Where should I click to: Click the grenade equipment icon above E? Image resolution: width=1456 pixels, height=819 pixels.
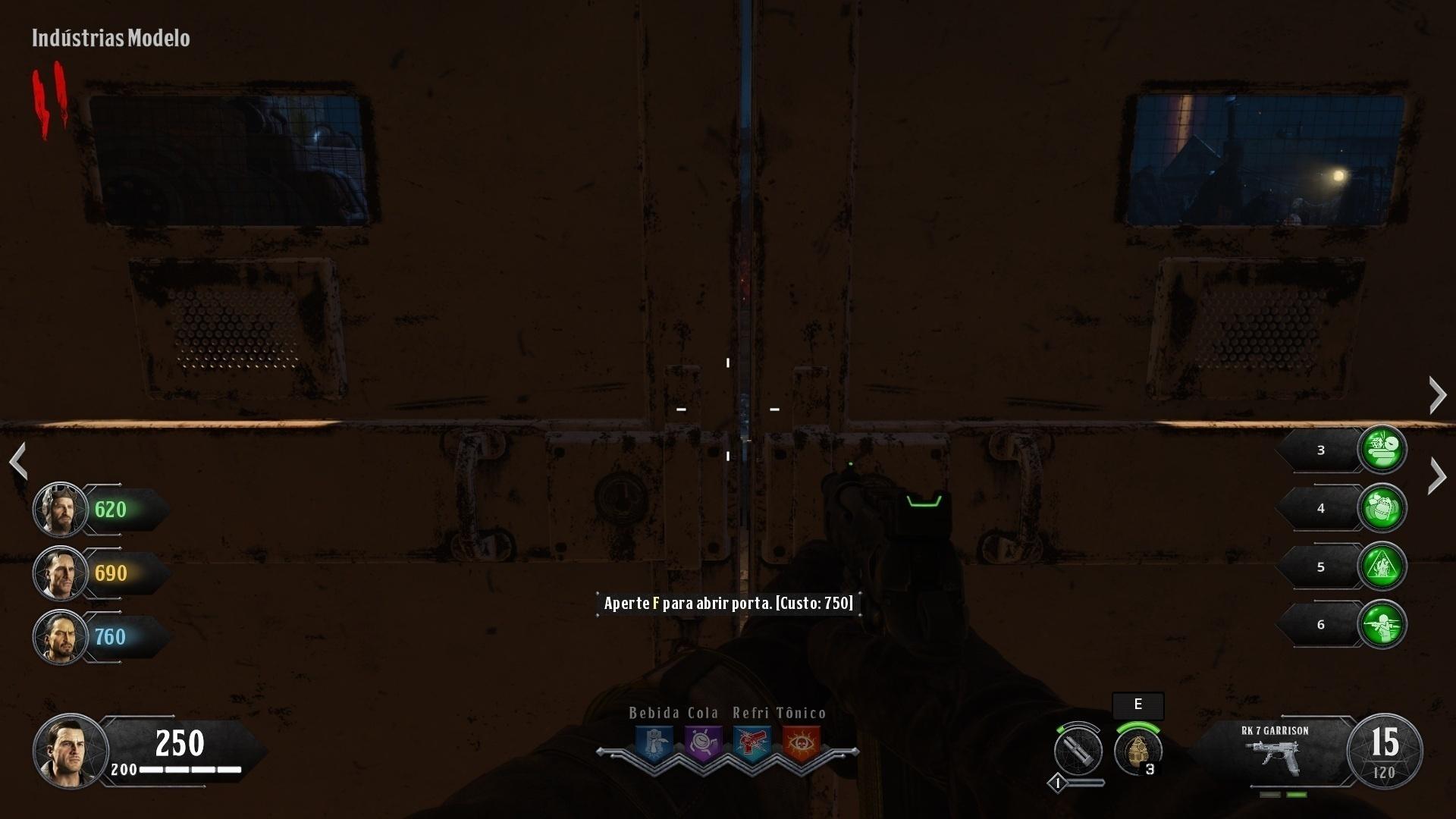click(x=1137, y=751)
